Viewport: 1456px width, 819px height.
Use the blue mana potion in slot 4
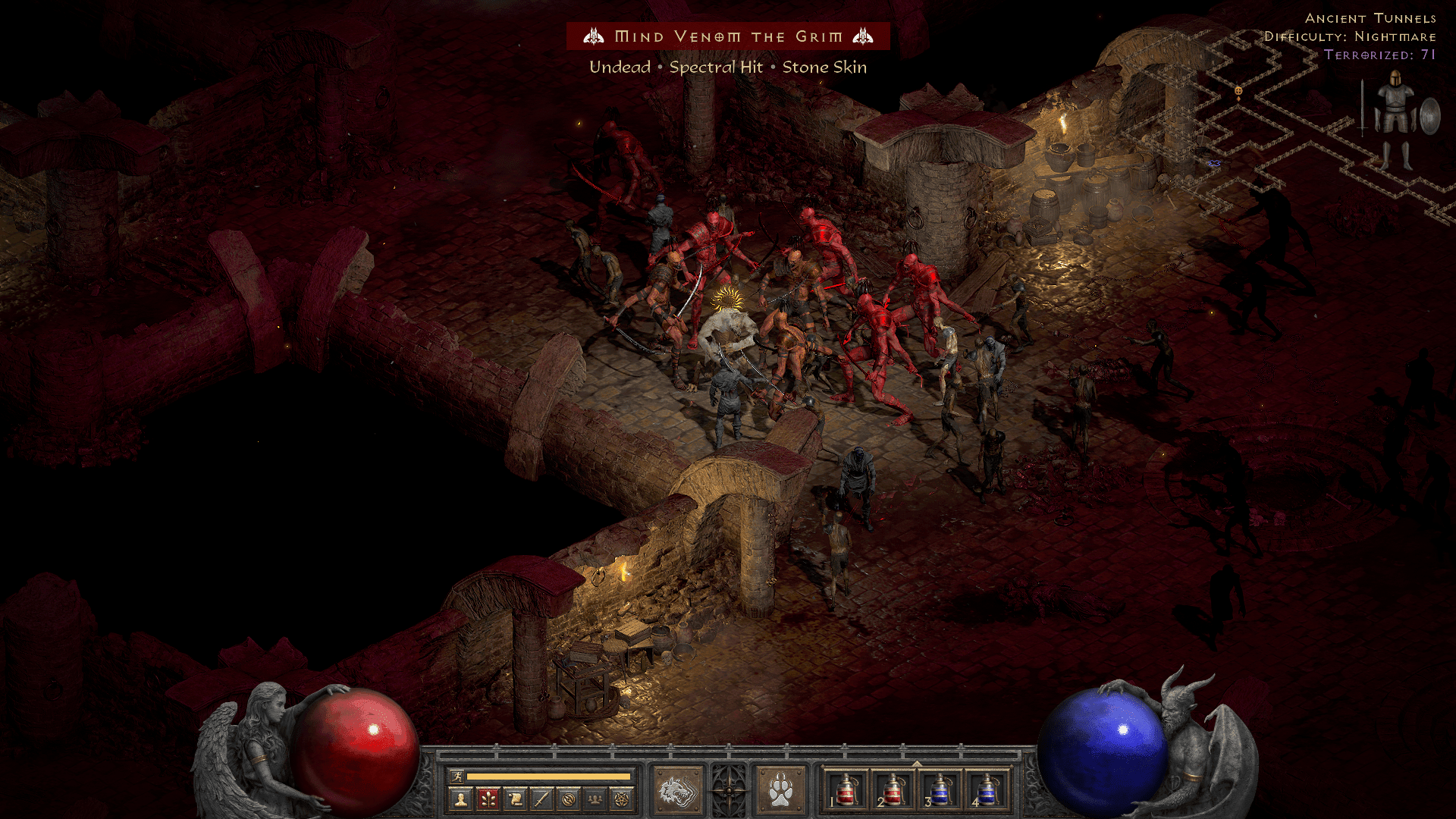click(987, 789)
